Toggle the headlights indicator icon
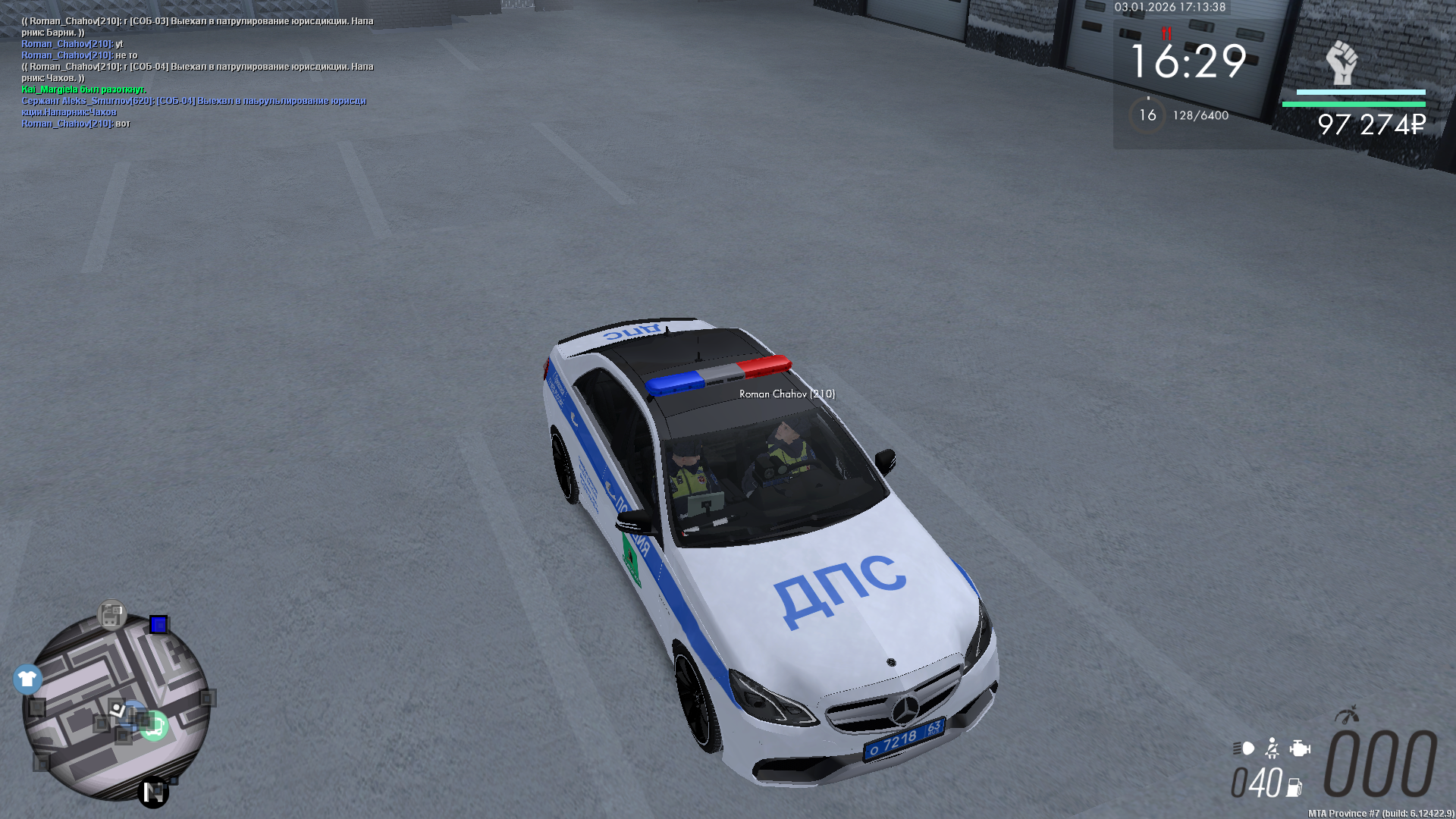This screenshot has height=819, width=1456. pyautogui.click(x=1244, y=748)
